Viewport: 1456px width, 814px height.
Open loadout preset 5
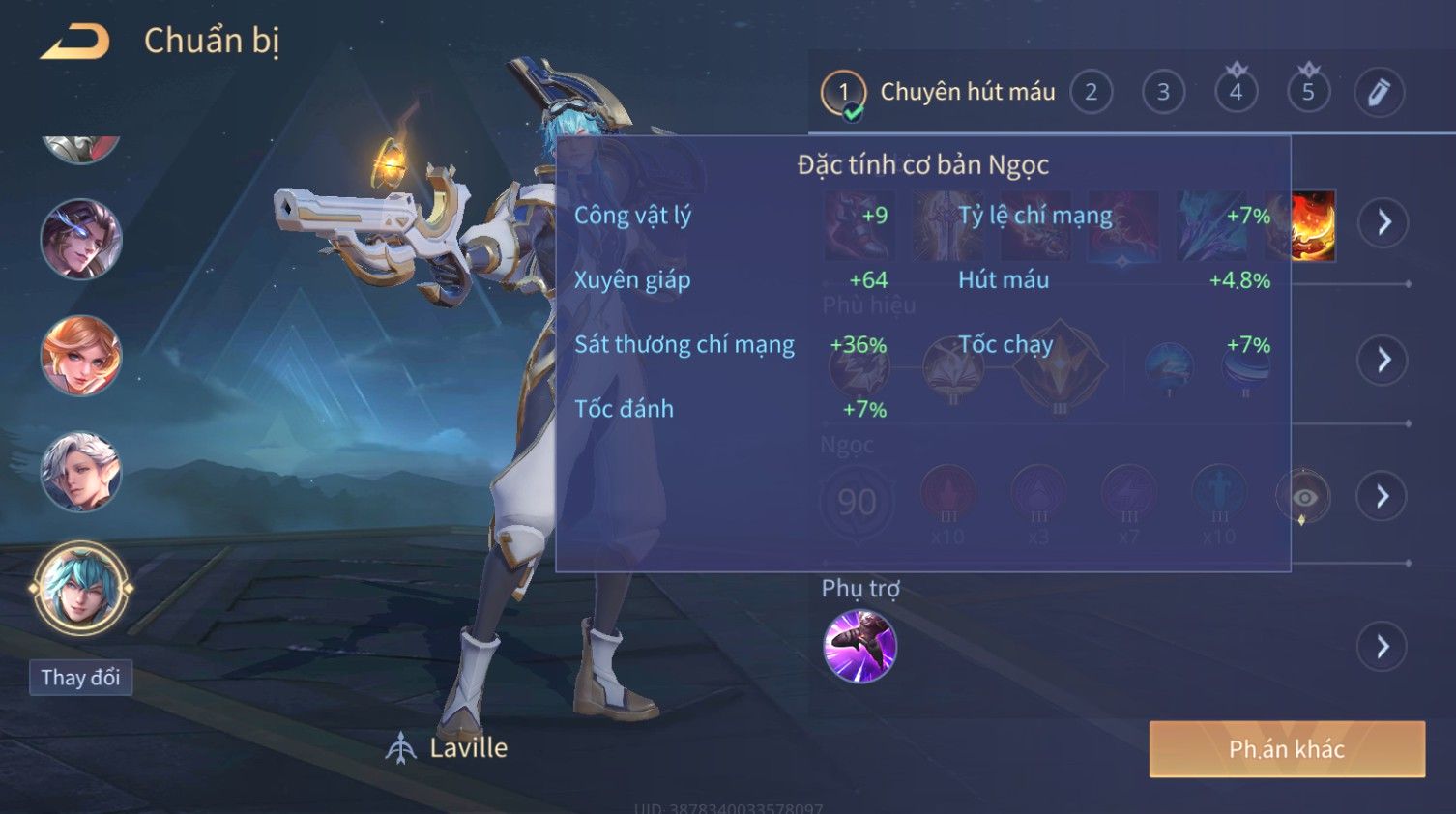tap(1308, 93)
